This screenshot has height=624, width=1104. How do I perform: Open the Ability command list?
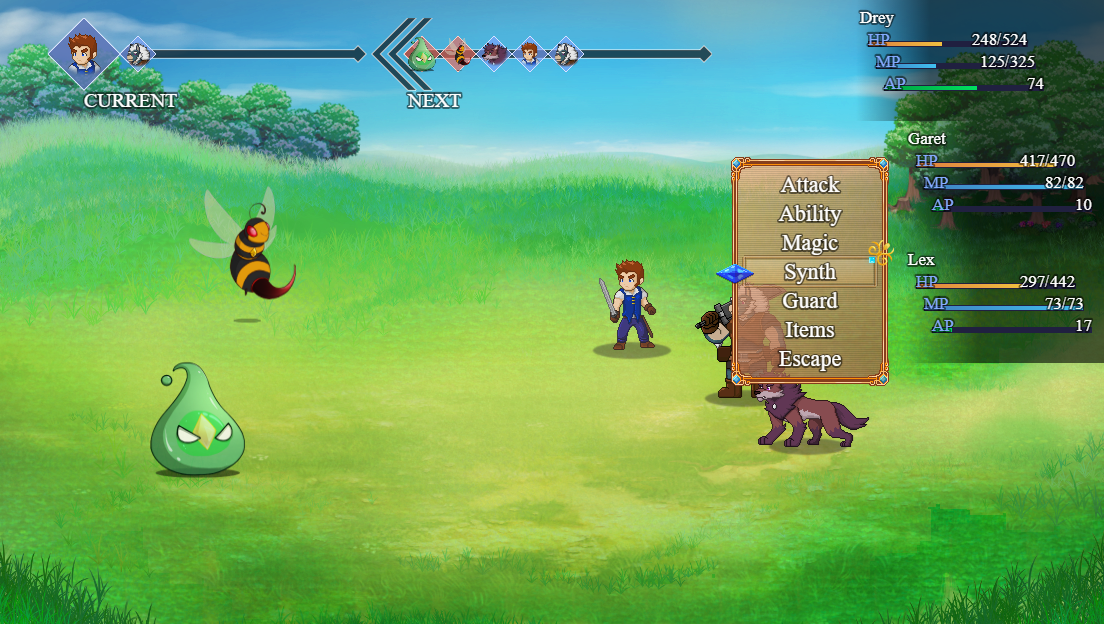click(x=810, y=214)
